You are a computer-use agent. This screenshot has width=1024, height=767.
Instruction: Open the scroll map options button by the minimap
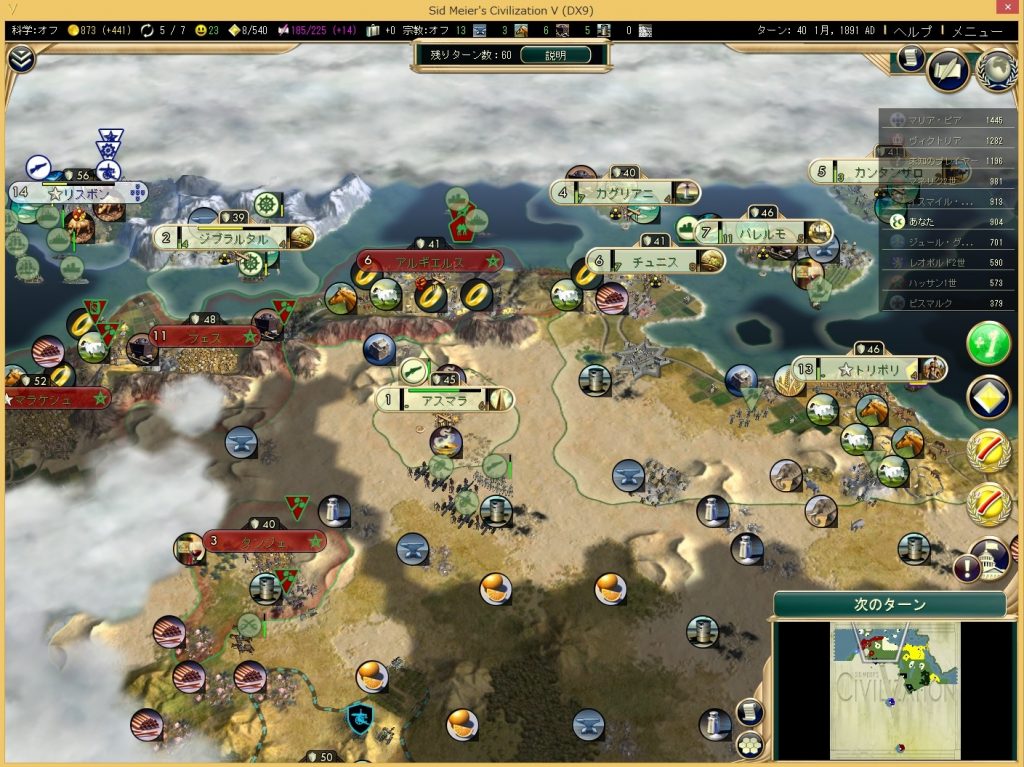click(x=750, y=711)
